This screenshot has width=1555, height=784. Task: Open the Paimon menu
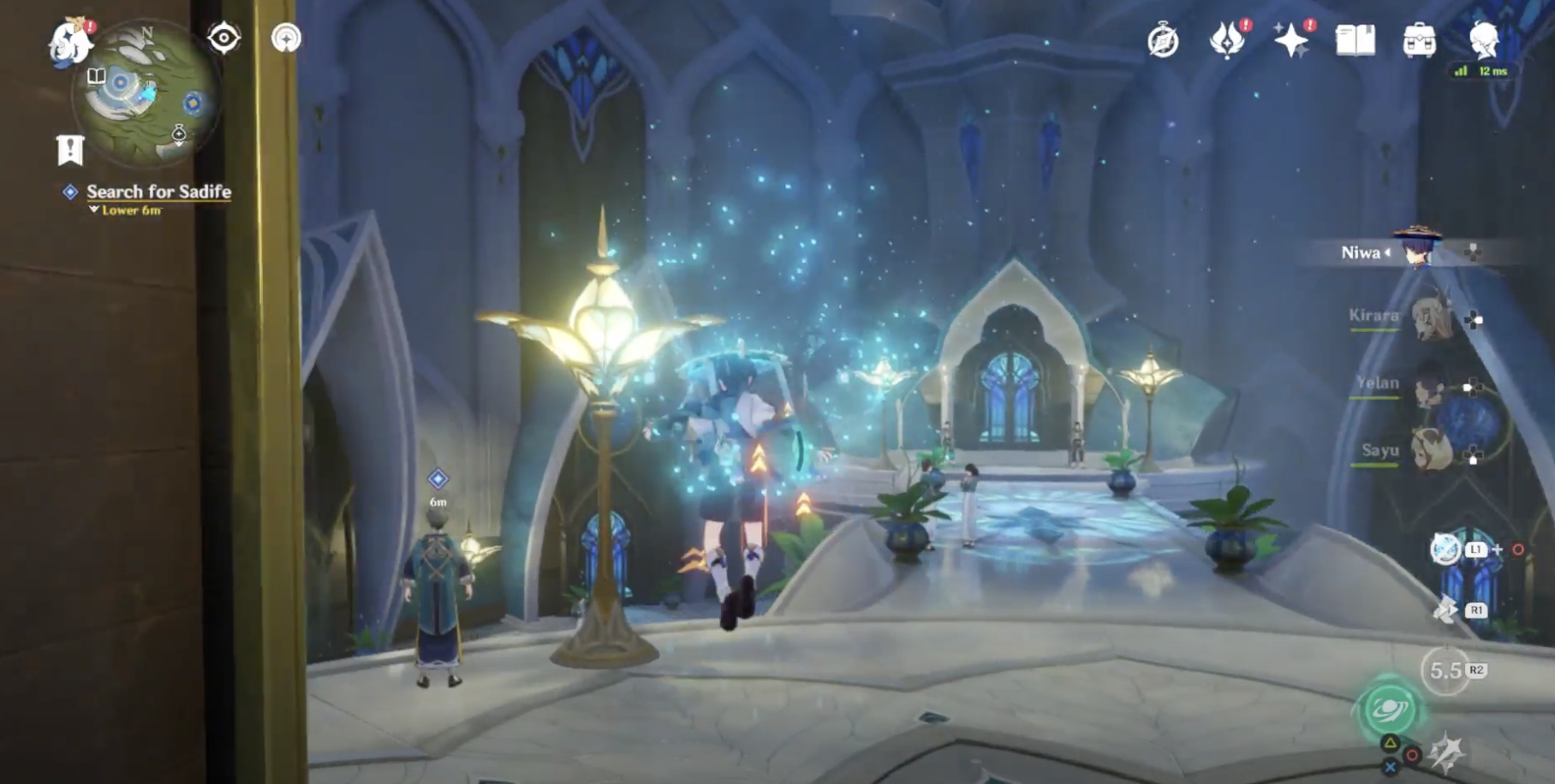point(70,42)
